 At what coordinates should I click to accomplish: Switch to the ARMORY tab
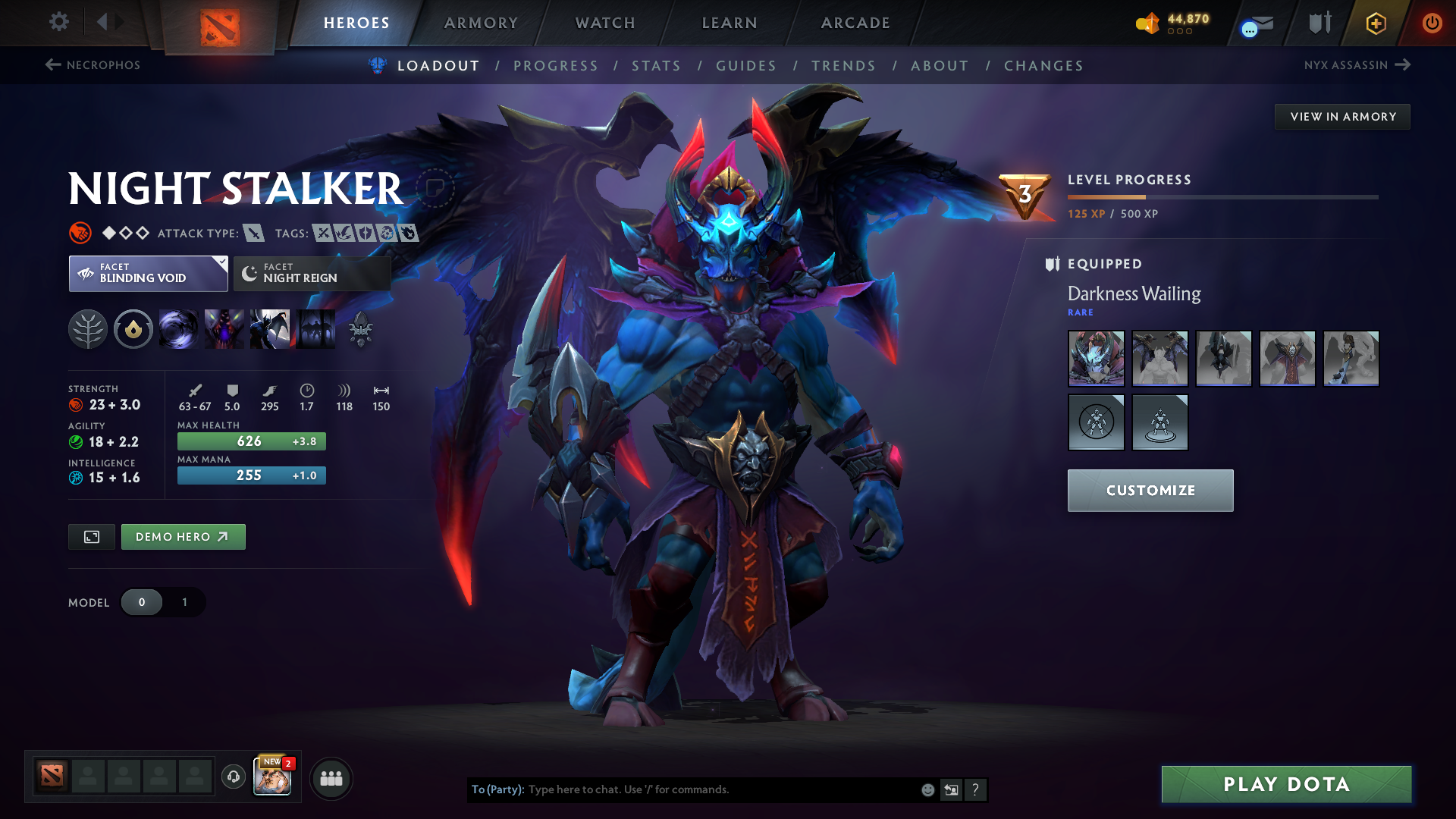pyautogui.click(x=481, y=23)
